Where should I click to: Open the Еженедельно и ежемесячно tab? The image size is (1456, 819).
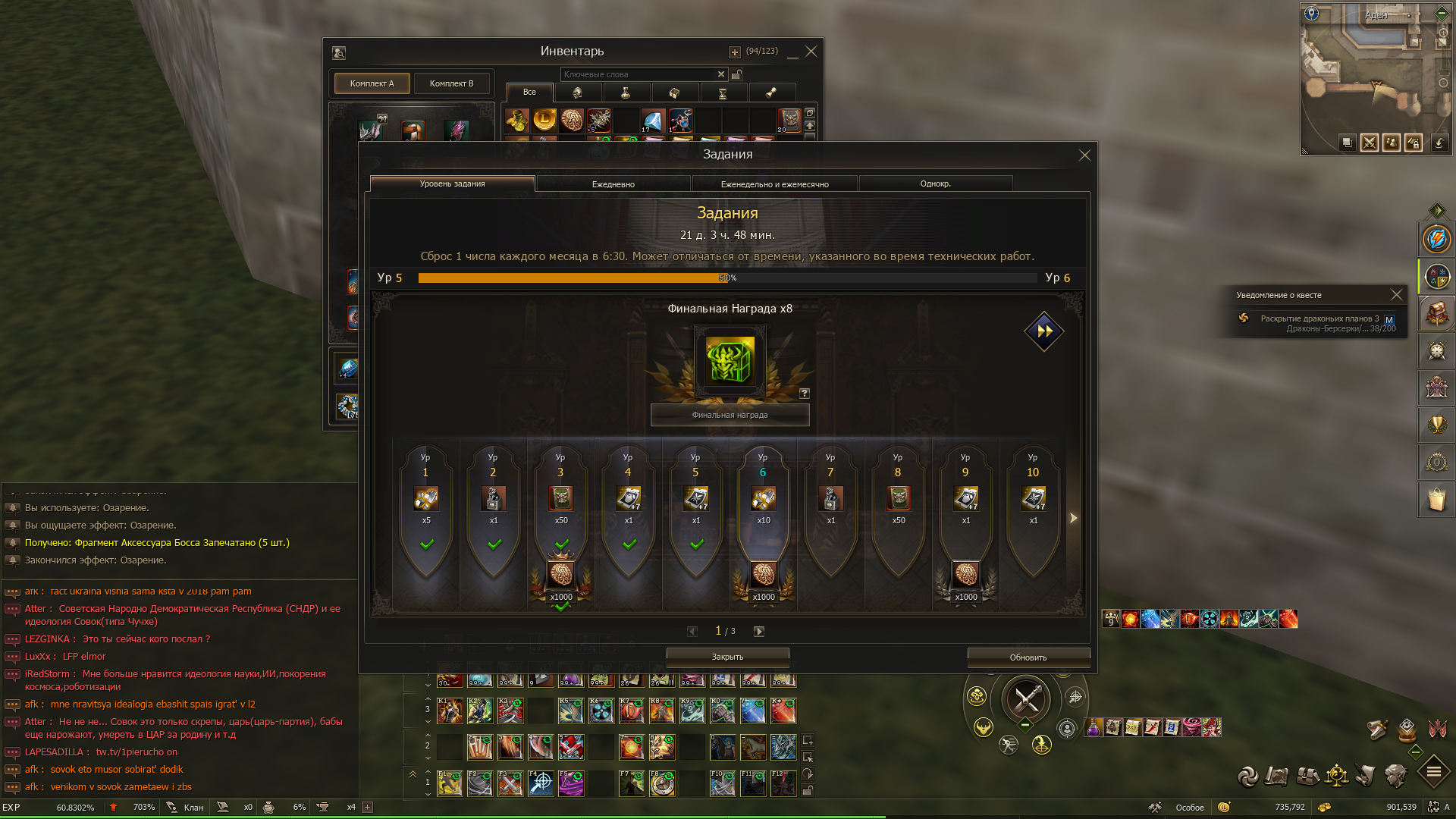pos(774,184)
